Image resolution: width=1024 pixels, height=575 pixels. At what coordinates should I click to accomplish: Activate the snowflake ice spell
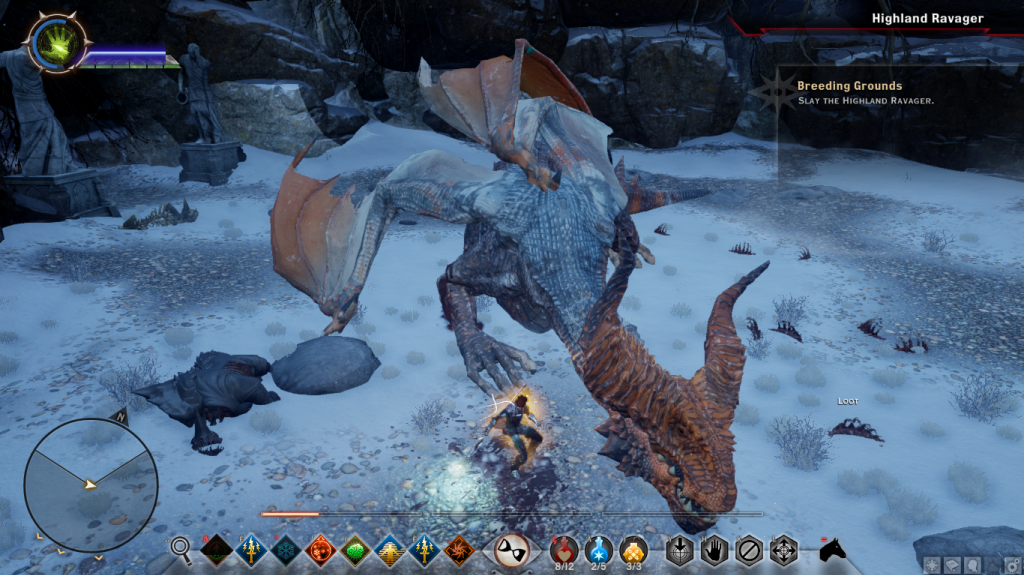[x=284, y=549]
